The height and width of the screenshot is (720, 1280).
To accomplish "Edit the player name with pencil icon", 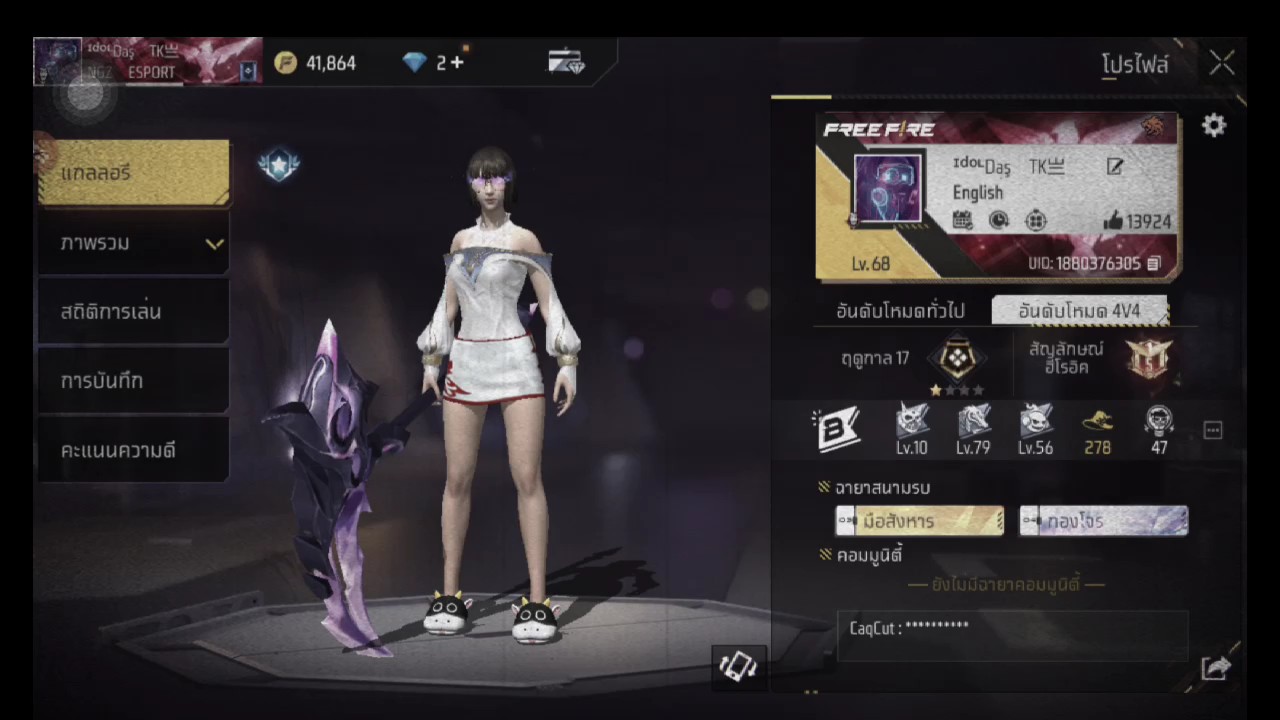I will [1114, 167].
